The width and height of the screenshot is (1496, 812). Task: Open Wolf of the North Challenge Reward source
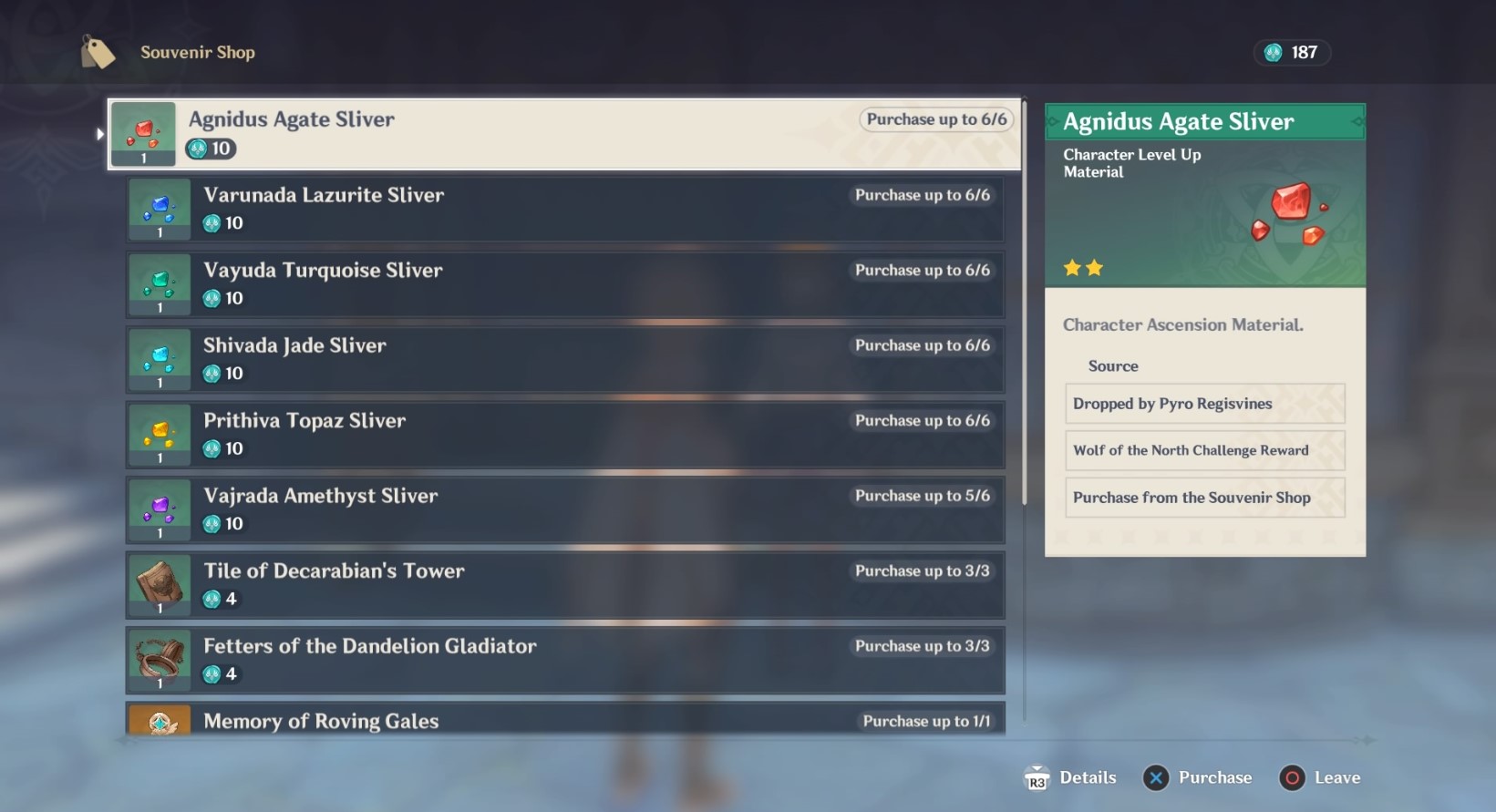[1204, 450]
